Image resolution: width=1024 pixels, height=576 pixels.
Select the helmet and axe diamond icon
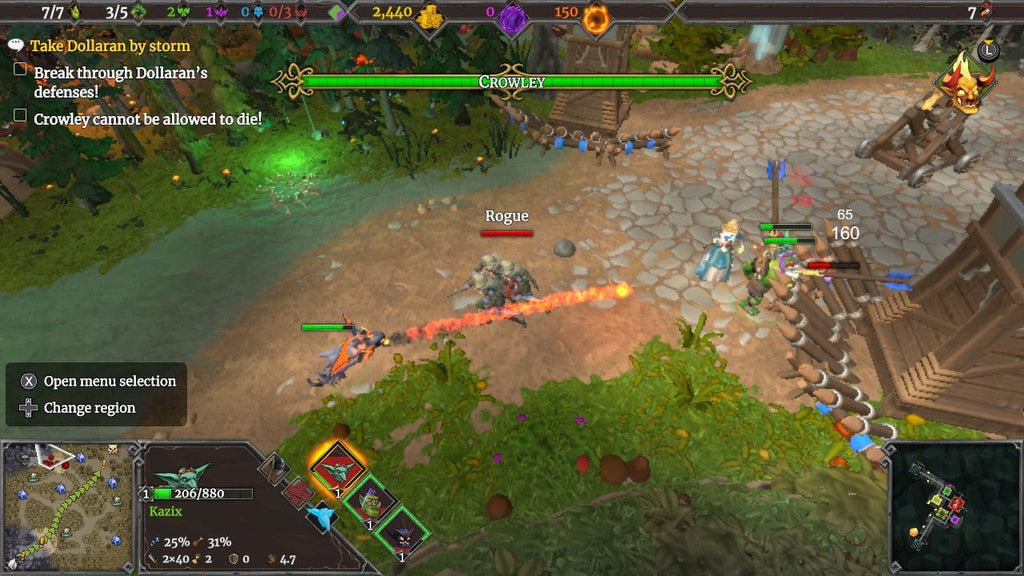(x=275, y=467)
